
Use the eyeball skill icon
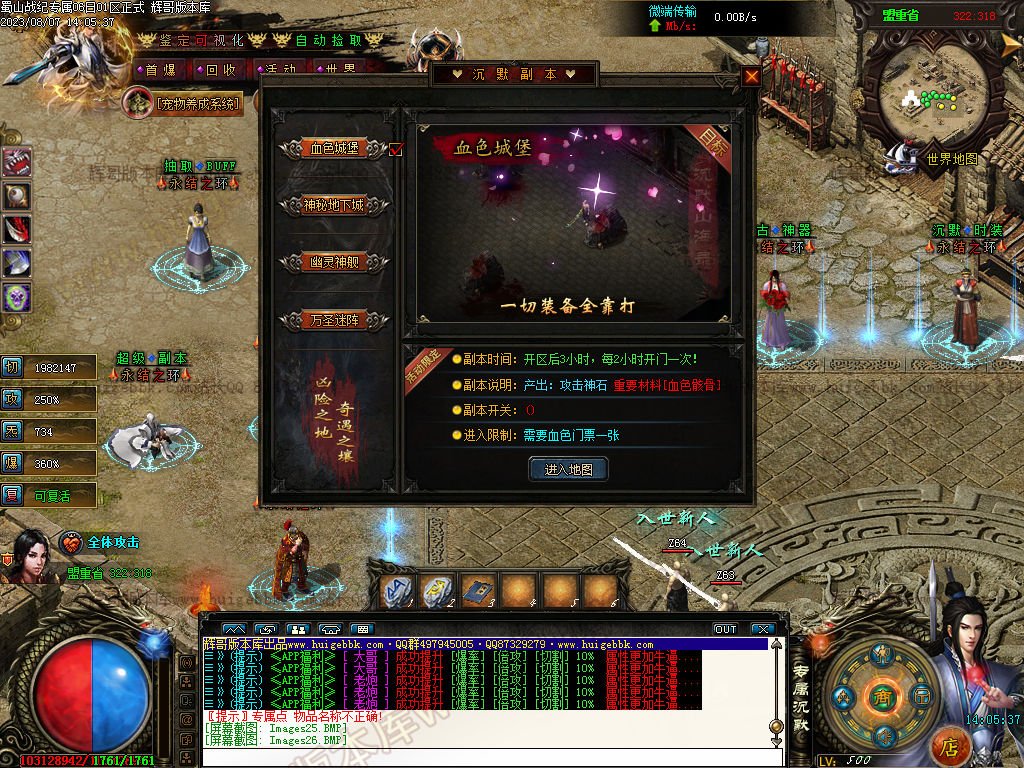tap(17, 196)
